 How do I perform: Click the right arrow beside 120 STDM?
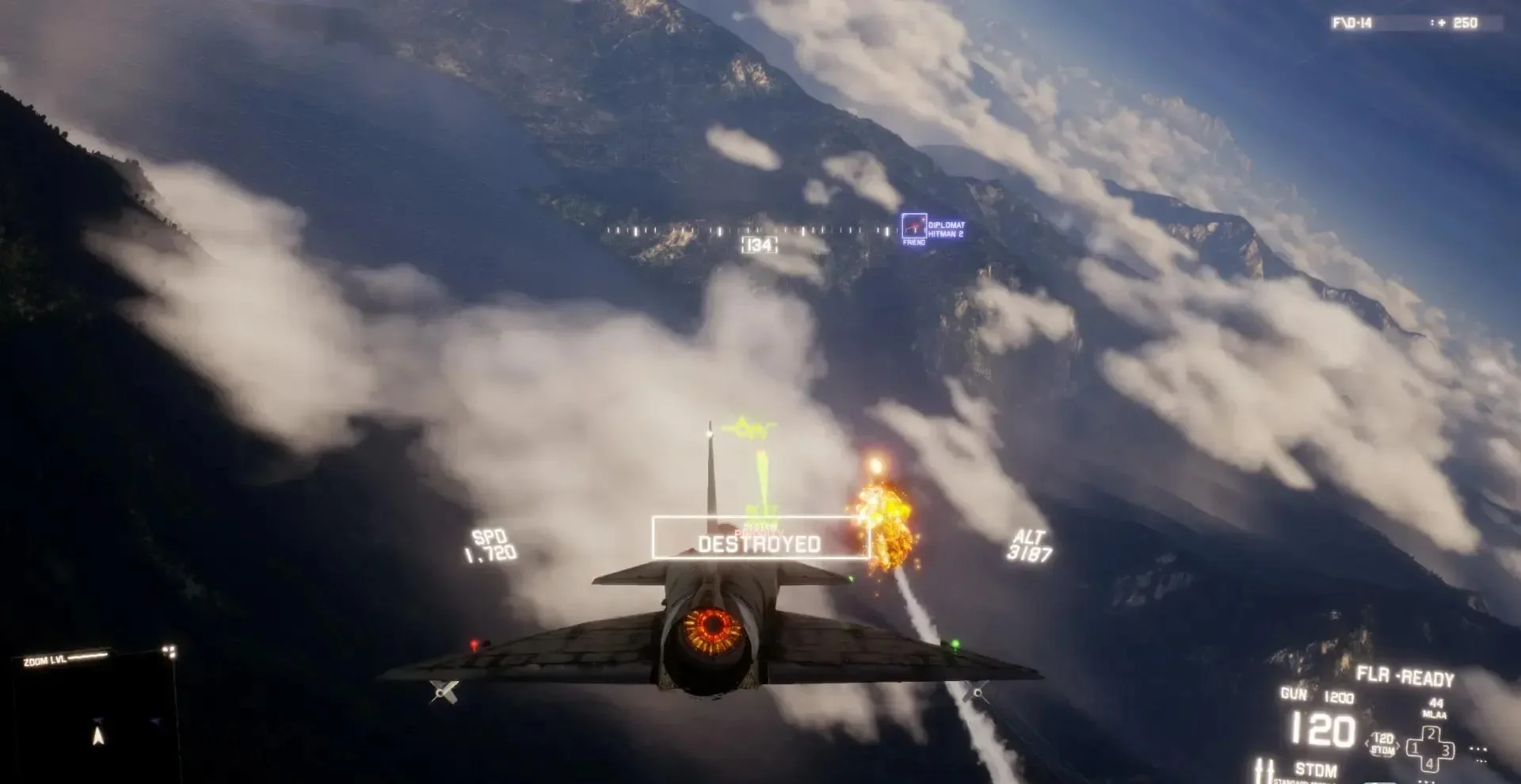pyautogui.click(x=1398, y=746)
